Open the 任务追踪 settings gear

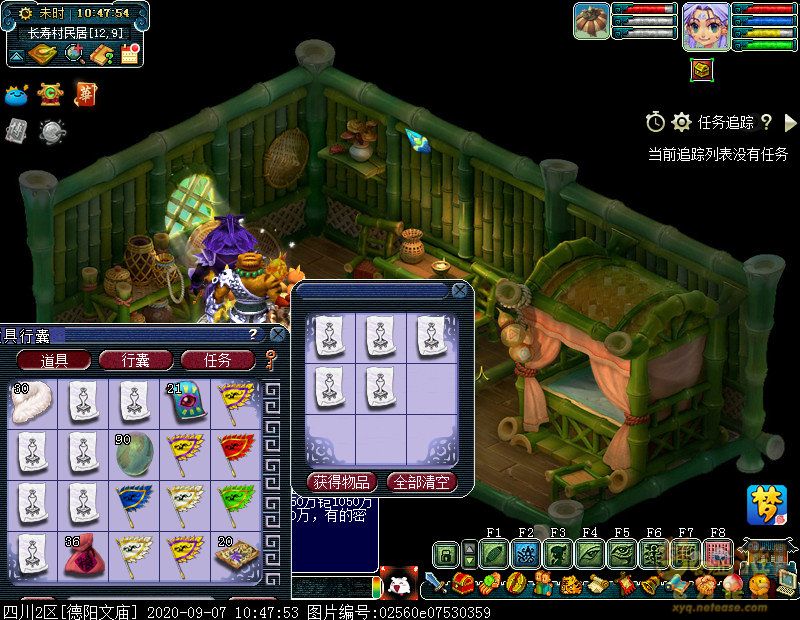click(681, 122)
